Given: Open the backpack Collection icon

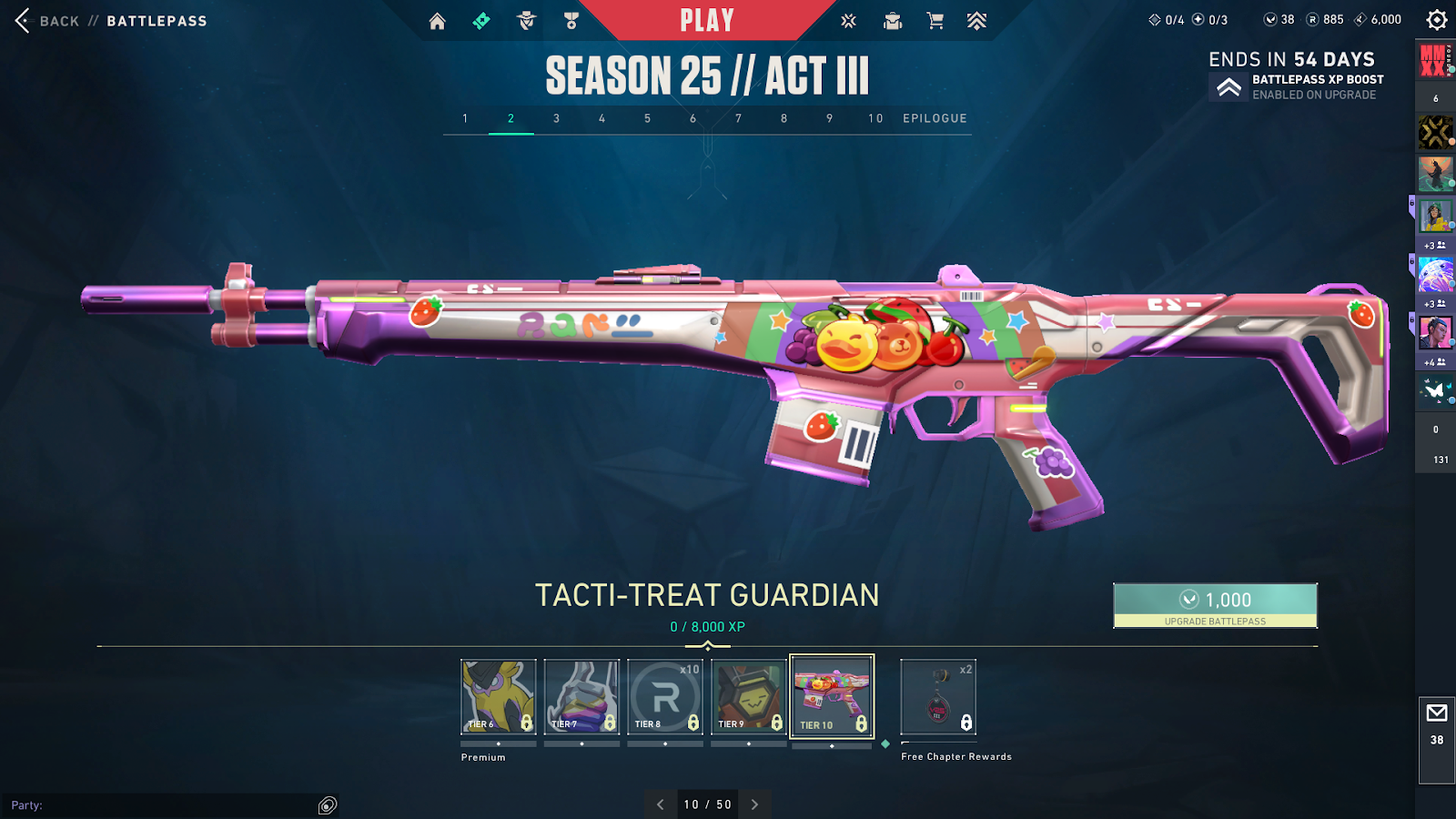Looking at the screenshot, I should click(893, 21).
